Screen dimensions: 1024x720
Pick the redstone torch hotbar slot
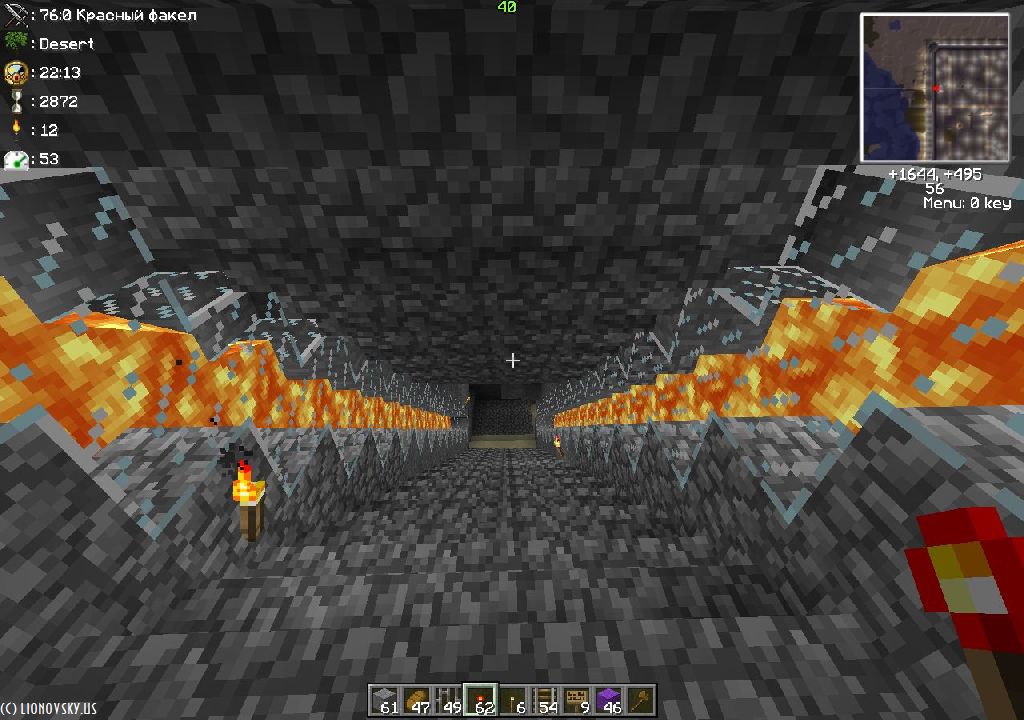(480, 700)
